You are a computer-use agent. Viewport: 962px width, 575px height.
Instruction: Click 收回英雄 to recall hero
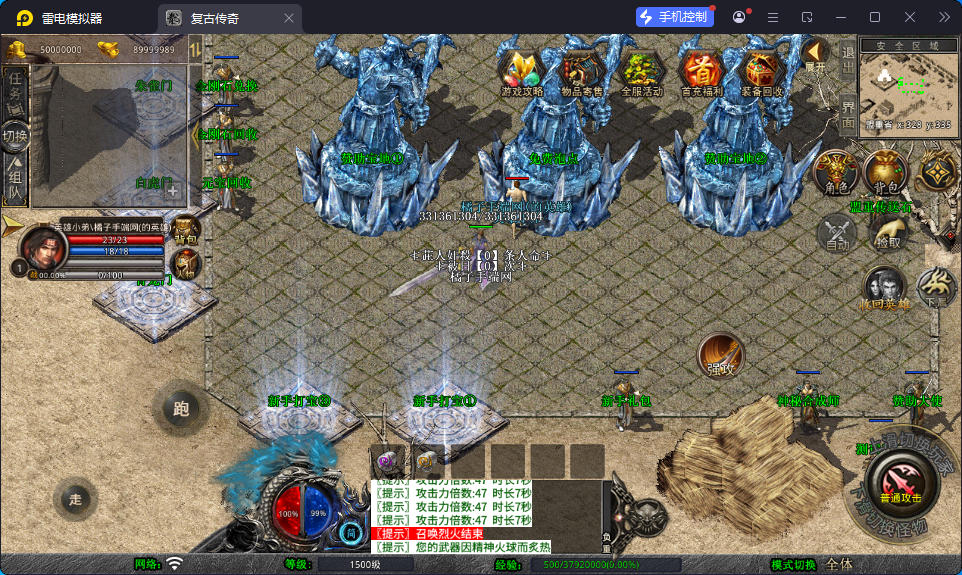click(x=885, y=288)
